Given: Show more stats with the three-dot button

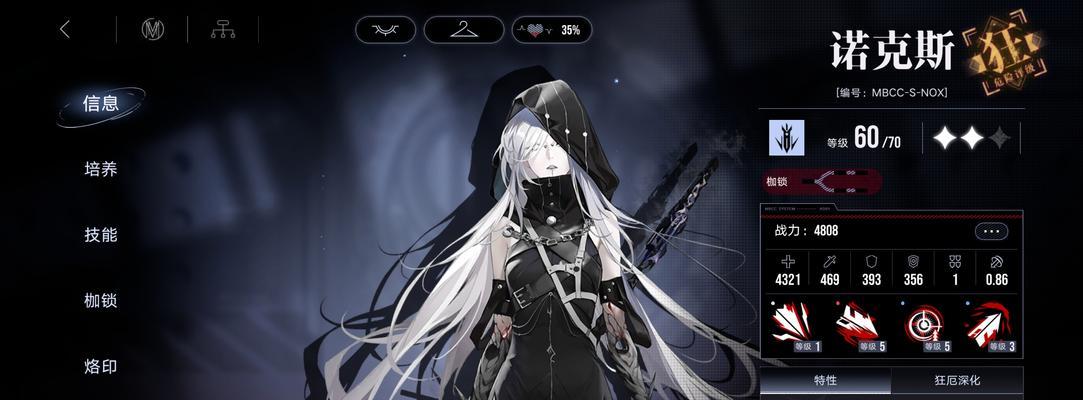Looking at the screenshot, I should (991, 231).
